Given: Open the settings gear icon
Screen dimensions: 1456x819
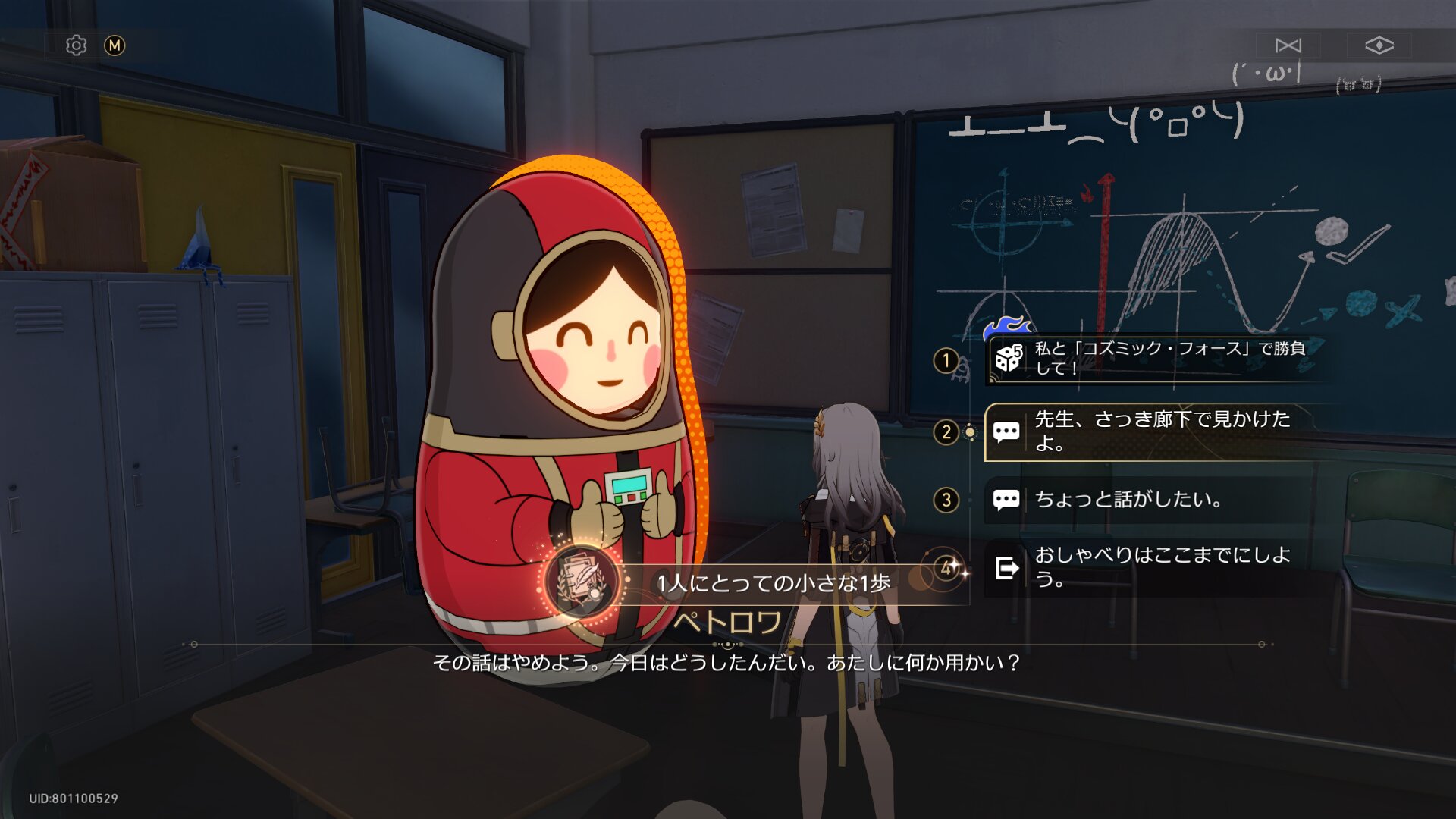Looking at the screenshot, I should coord(76,45).
